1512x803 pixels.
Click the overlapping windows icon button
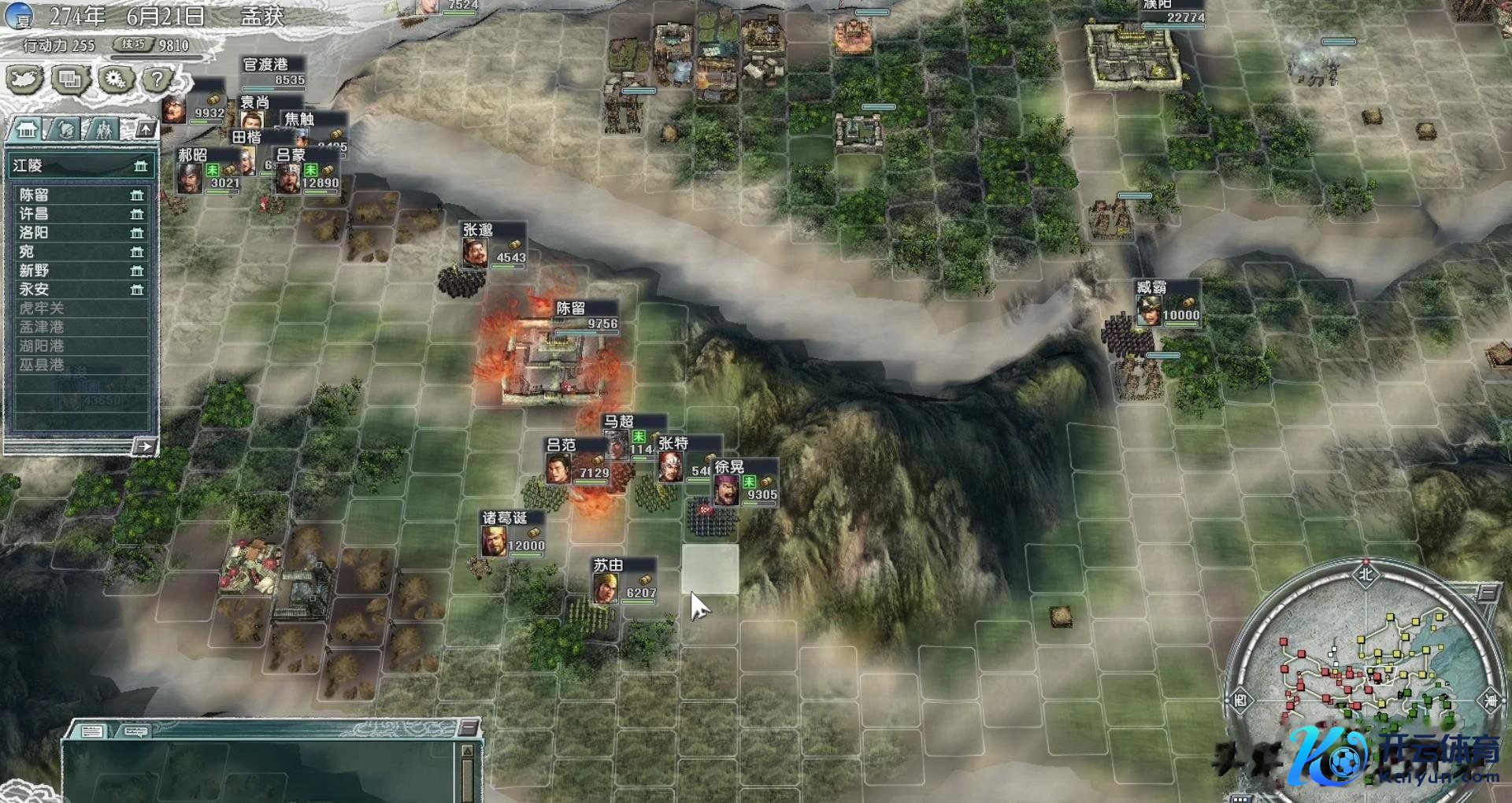pyautogui.click(x=70, y=80)
